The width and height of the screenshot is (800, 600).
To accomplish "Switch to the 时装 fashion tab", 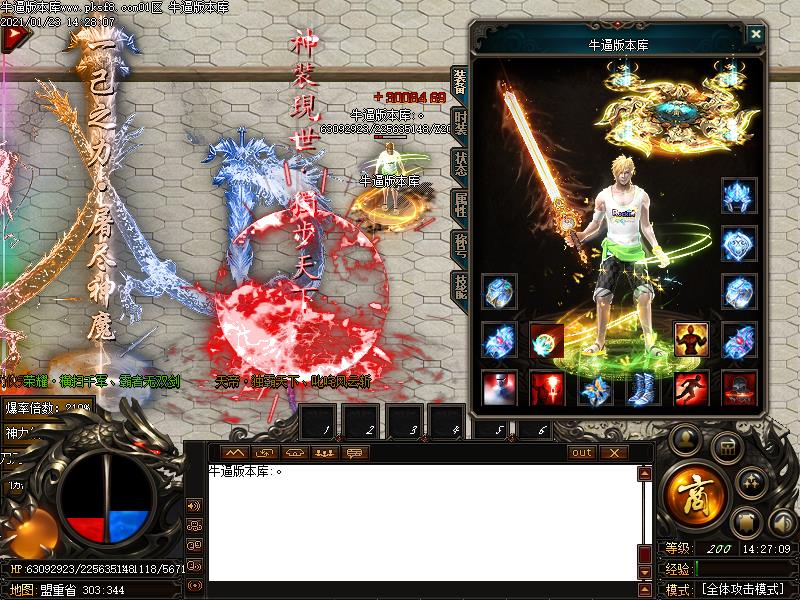I will coord(460,123).
